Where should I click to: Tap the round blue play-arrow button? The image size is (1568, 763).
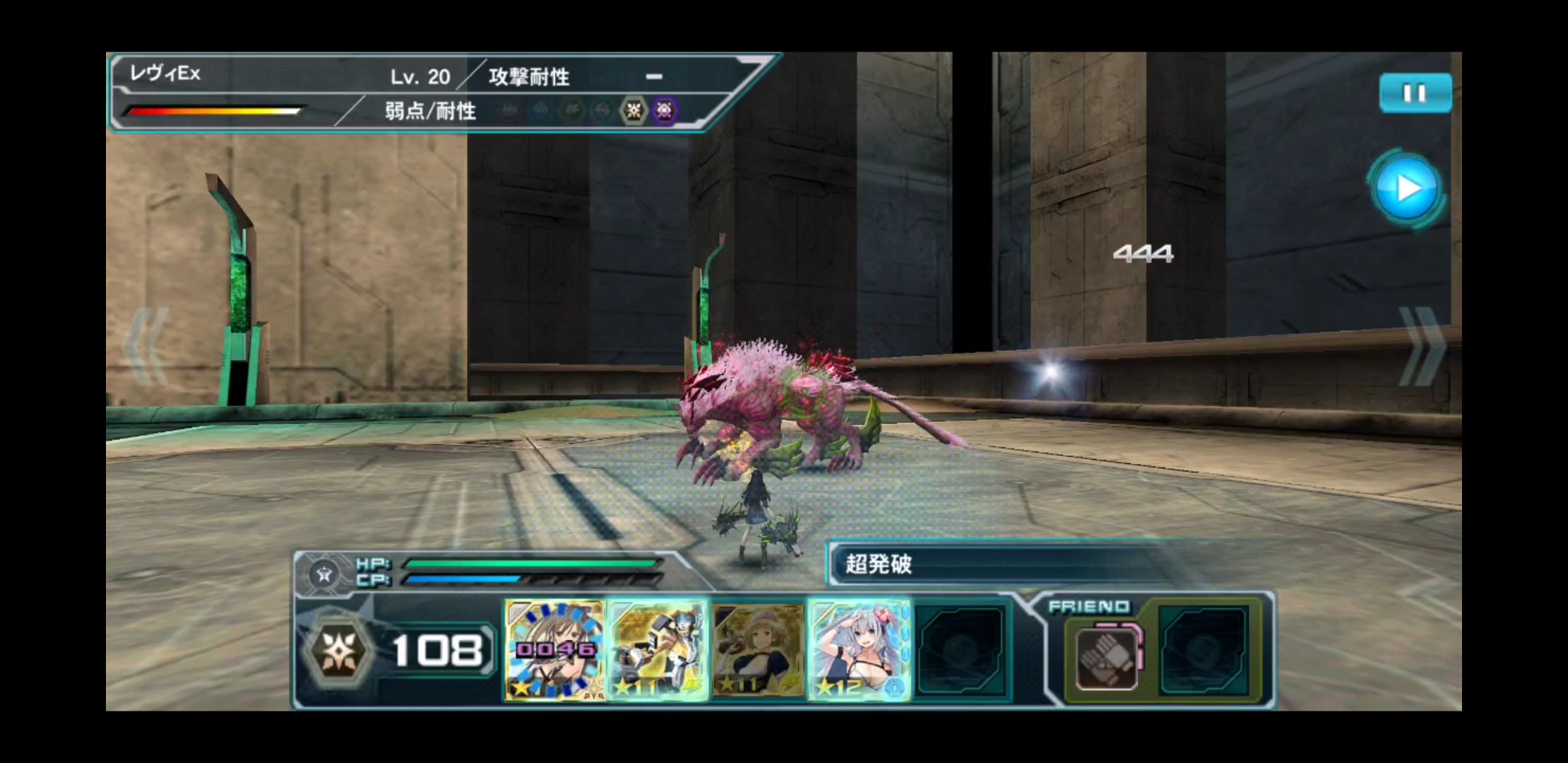tap(1407, 189)
